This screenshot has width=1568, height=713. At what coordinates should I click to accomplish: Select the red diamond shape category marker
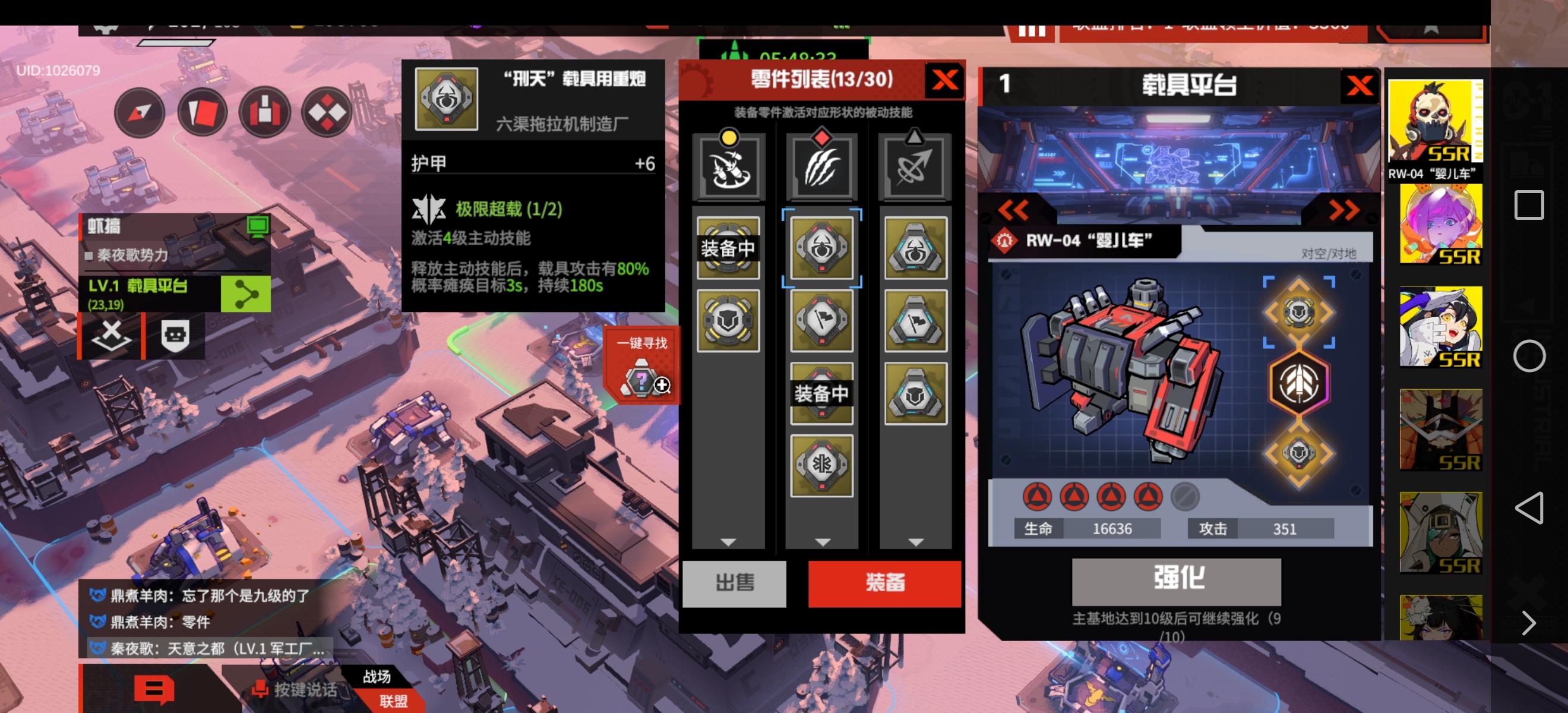tap(823, 139)
